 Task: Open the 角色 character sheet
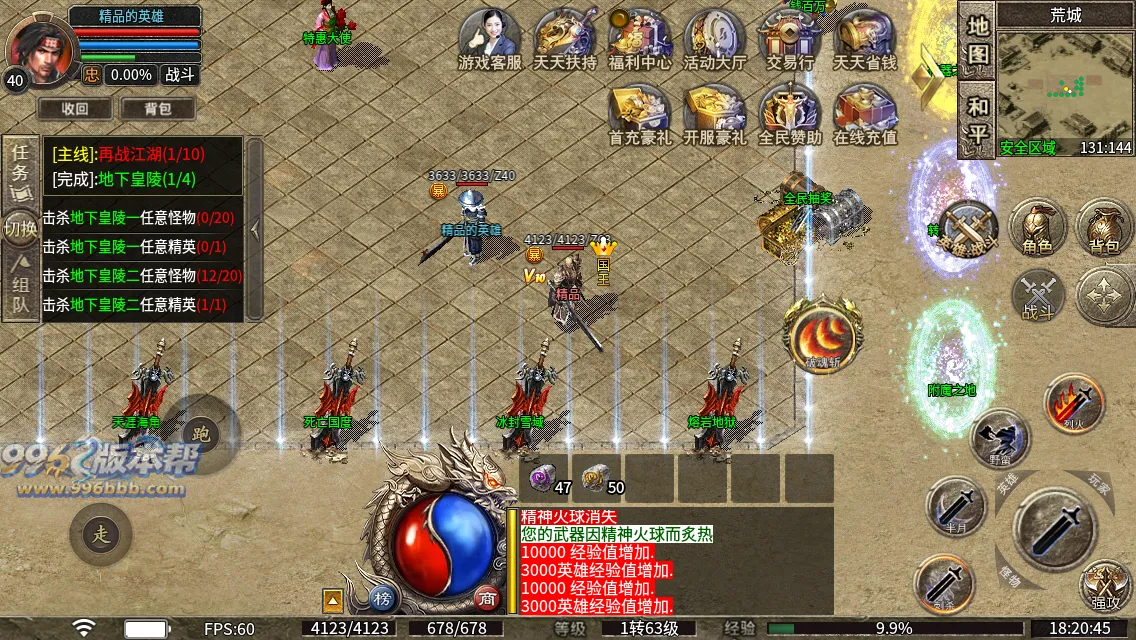1037,227
